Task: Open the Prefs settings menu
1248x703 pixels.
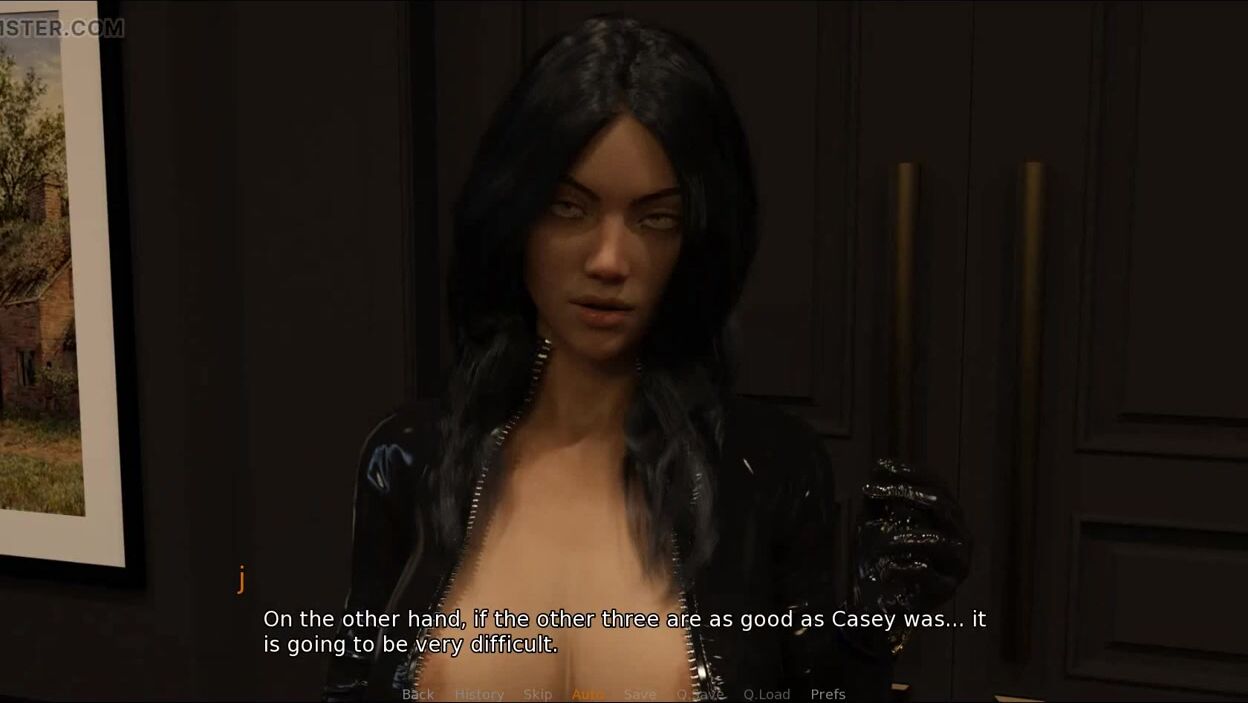Action: [828, 694]
